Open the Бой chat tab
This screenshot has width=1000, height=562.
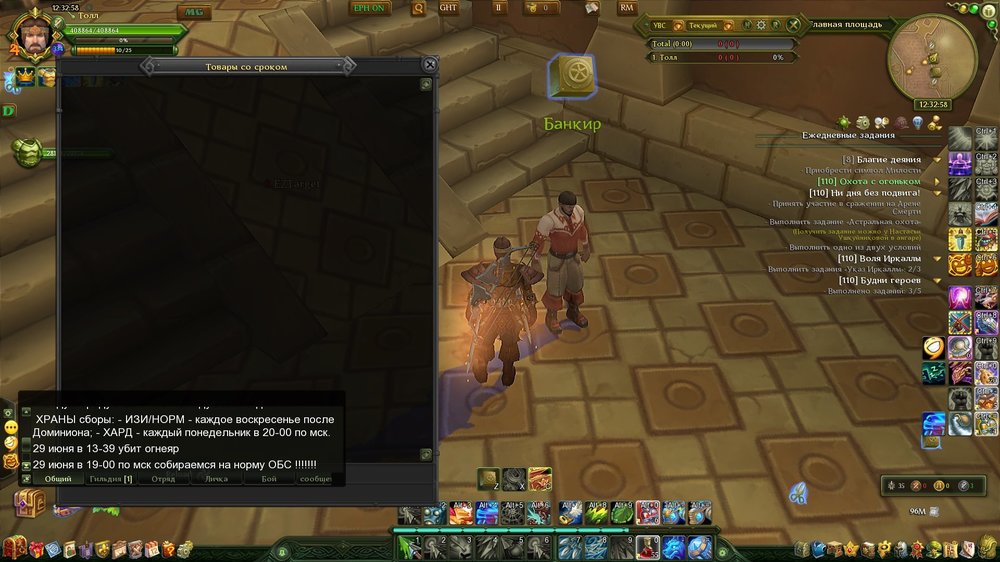(x=269, y=479)
